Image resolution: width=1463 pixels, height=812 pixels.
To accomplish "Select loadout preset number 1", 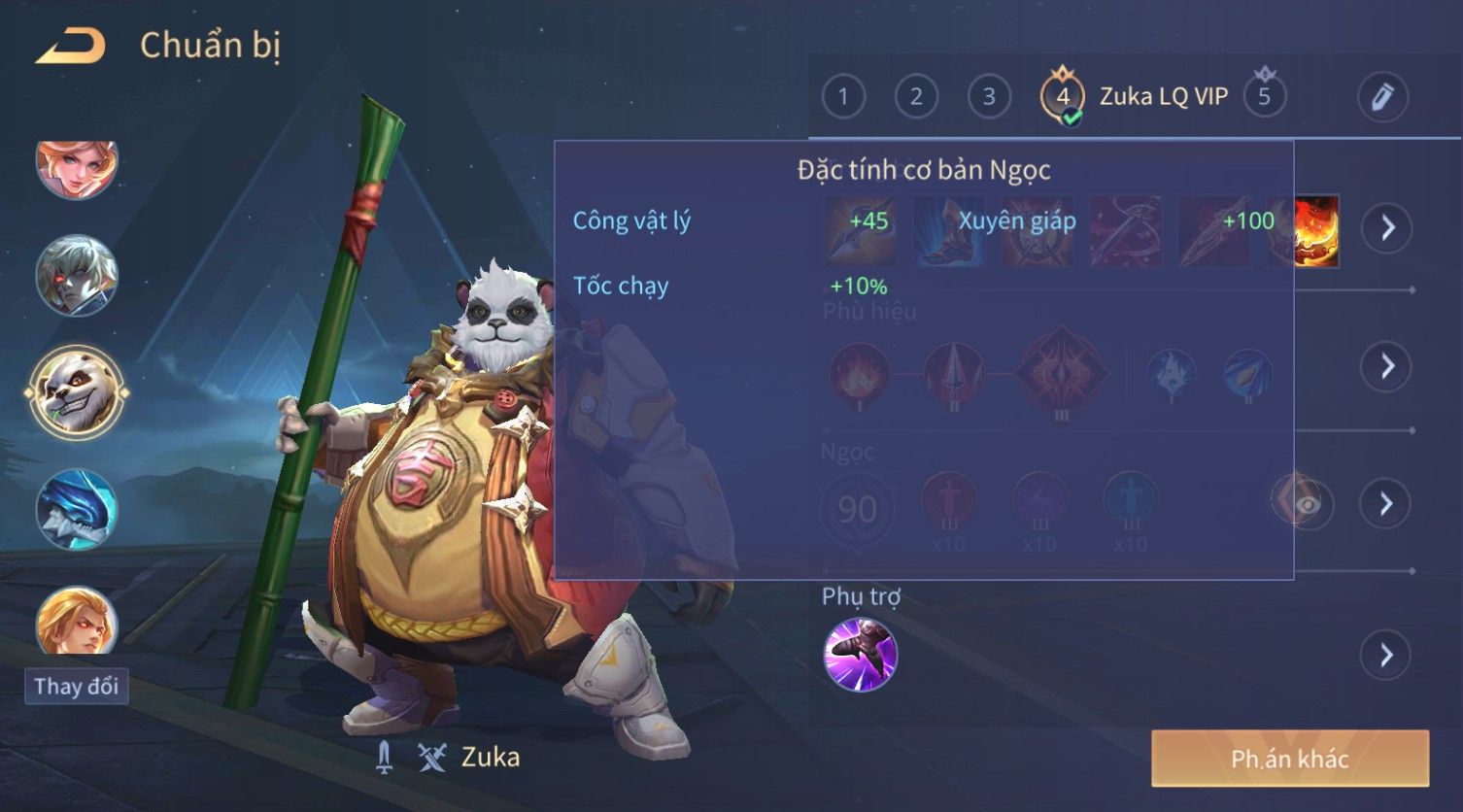I will pos(843,97).
